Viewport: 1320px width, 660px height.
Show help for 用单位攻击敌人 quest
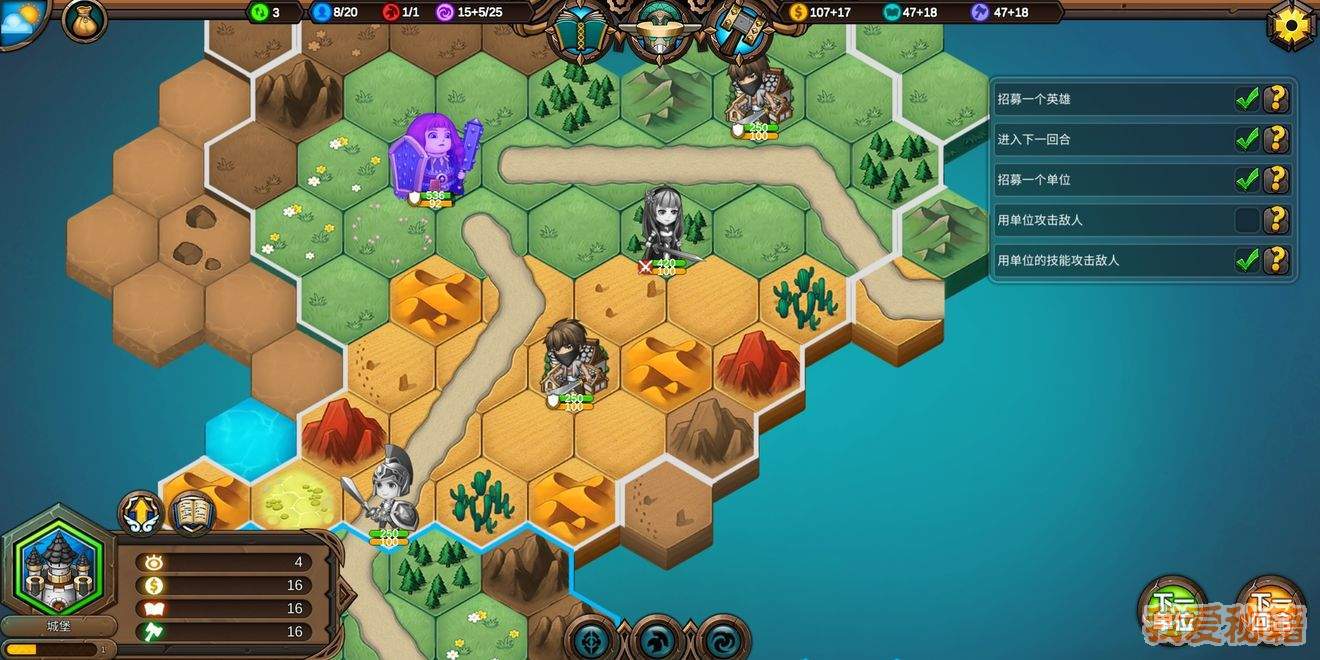[x=1276, y=220]
